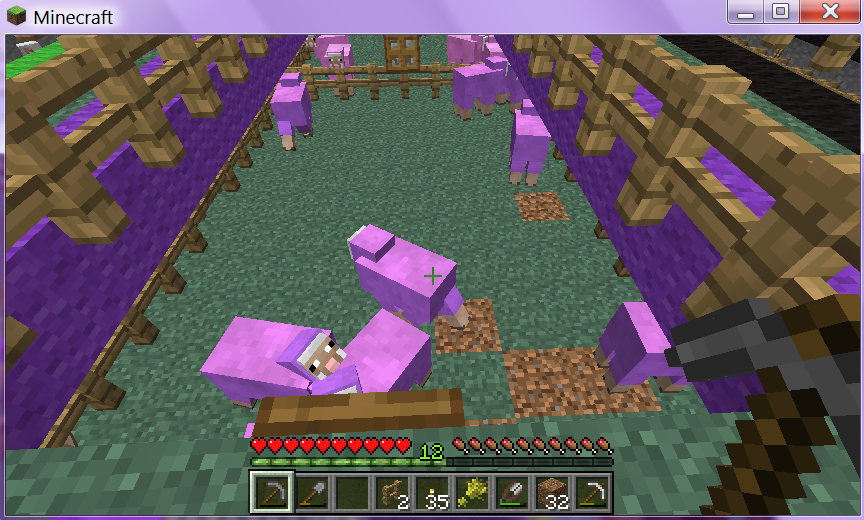Select the stone pickaxe in the highlighted slot
The image size is (864, 520).
[271, 492]
